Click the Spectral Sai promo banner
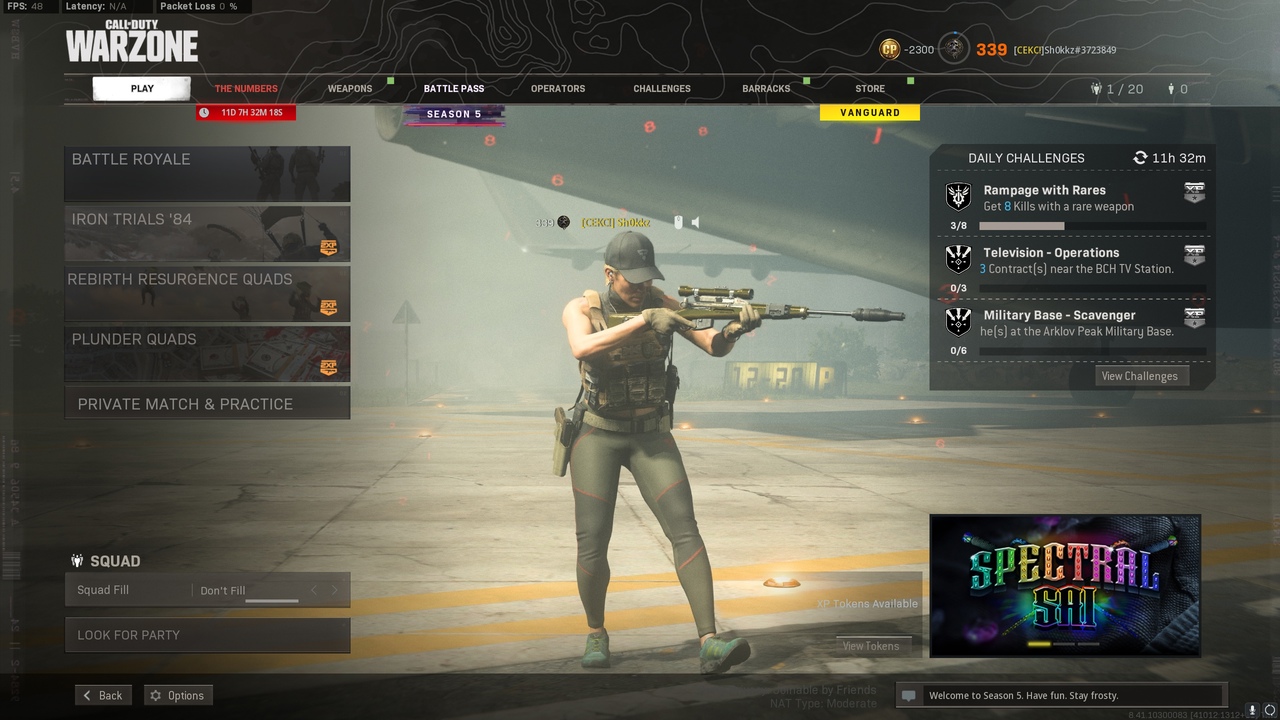This screenshot has width=1280, height=720. tap(1064, 586)
